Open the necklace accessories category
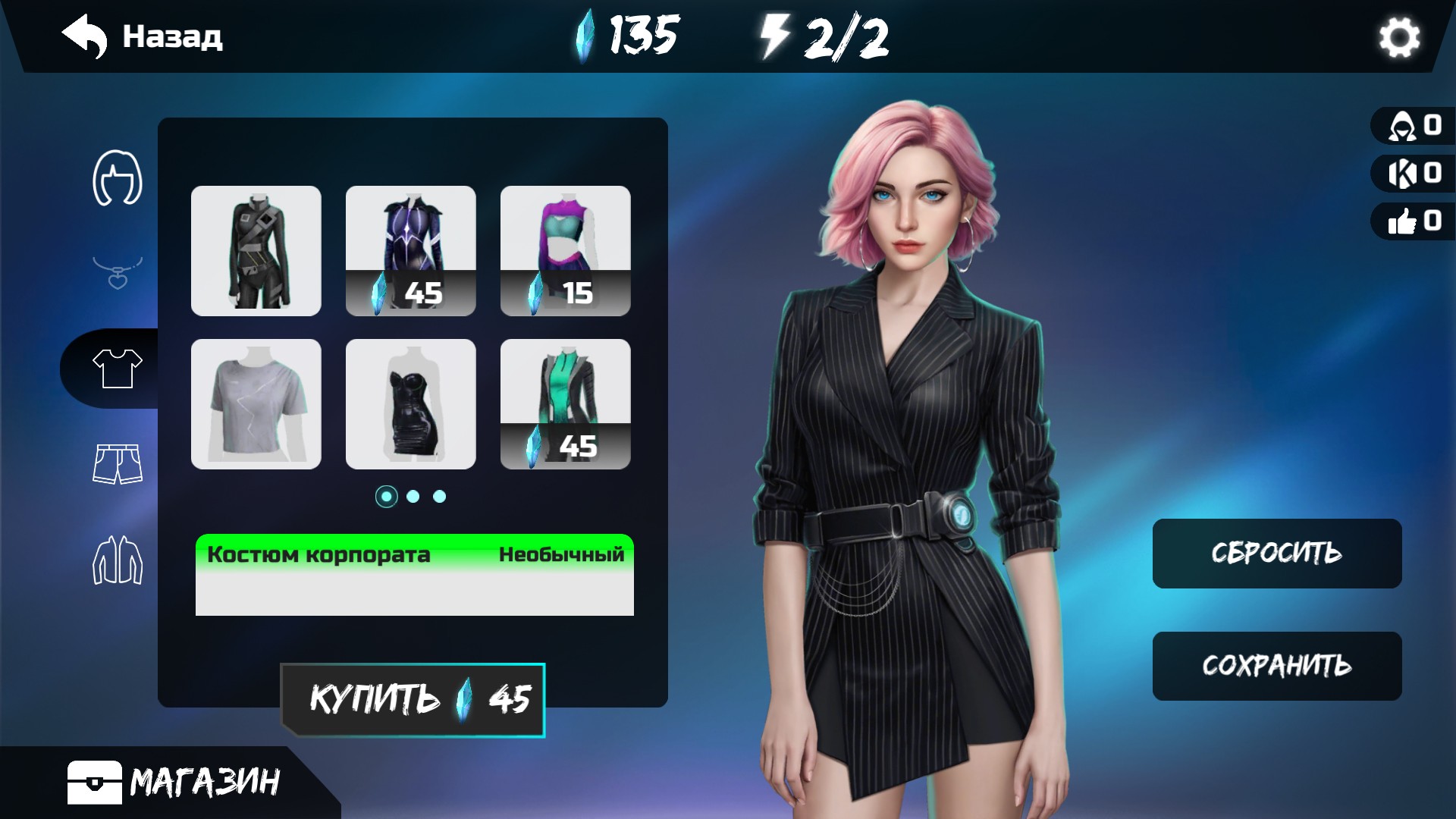Screen dimensions: 1456x819 [x=118, y=273]
